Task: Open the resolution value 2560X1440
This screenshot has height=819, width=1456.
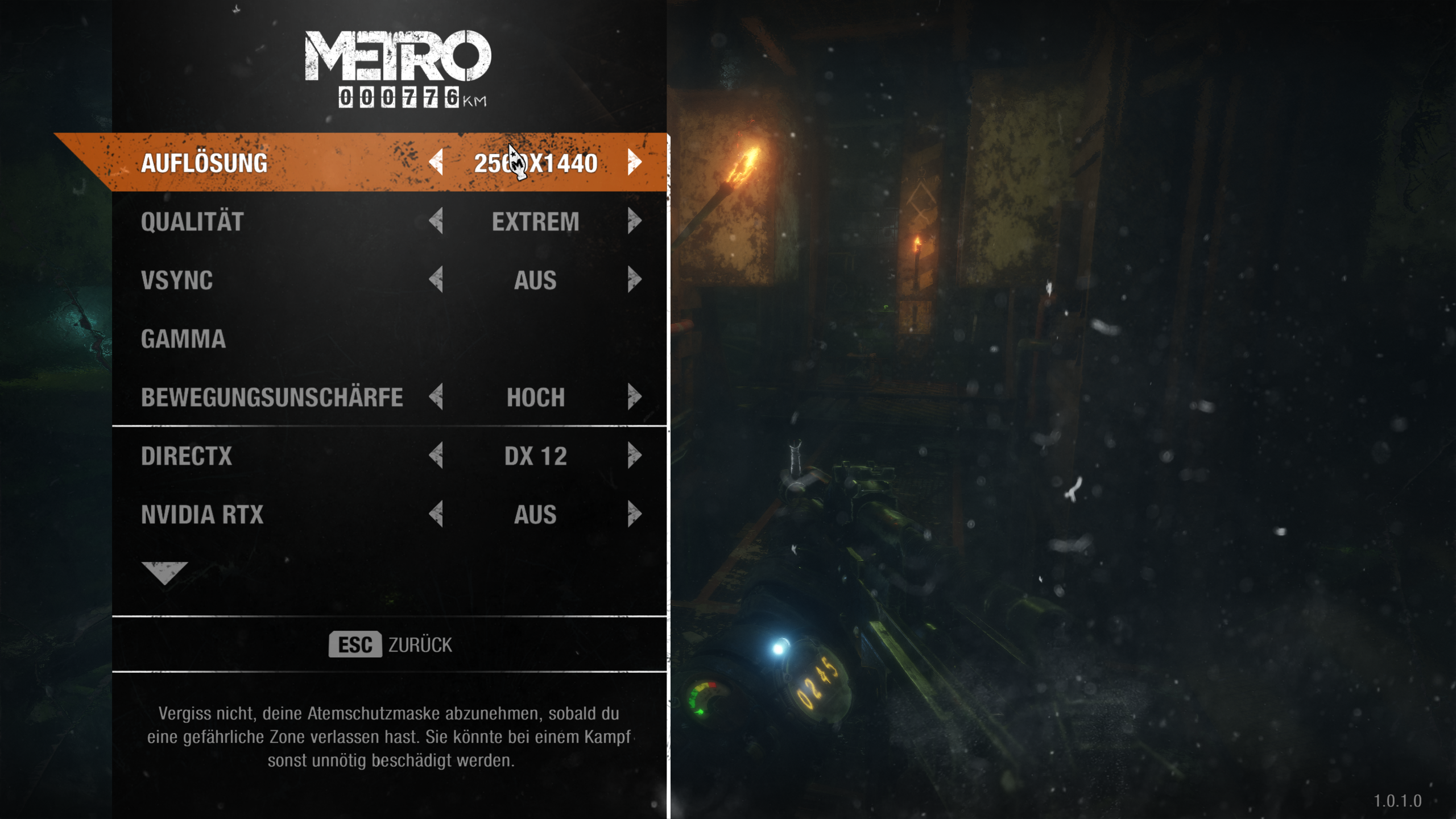Action: coord(535,164)
